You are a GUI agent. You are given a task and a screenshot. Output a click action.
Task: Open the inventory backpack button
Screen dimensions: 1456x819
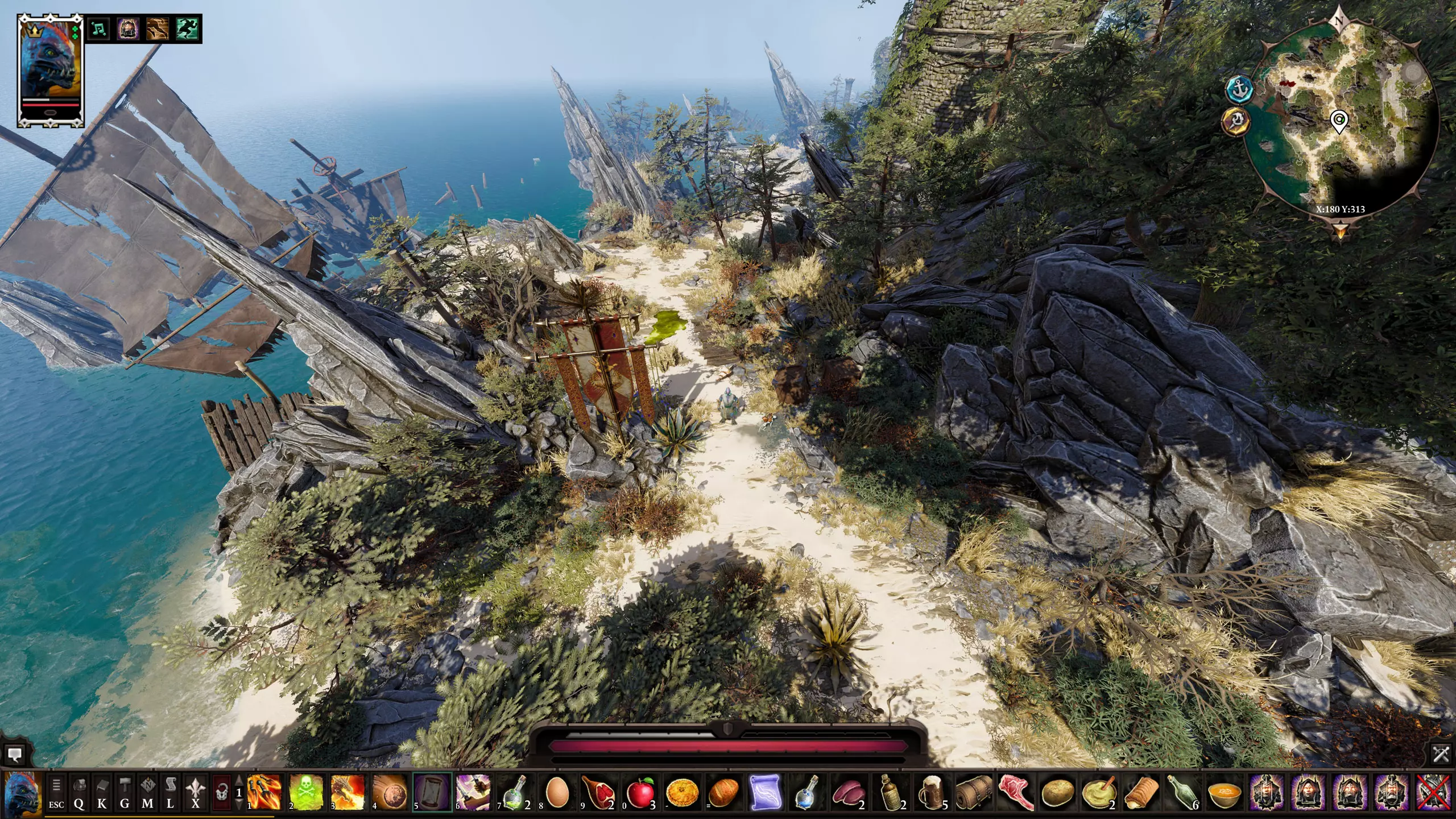click(x=79, y=793)
